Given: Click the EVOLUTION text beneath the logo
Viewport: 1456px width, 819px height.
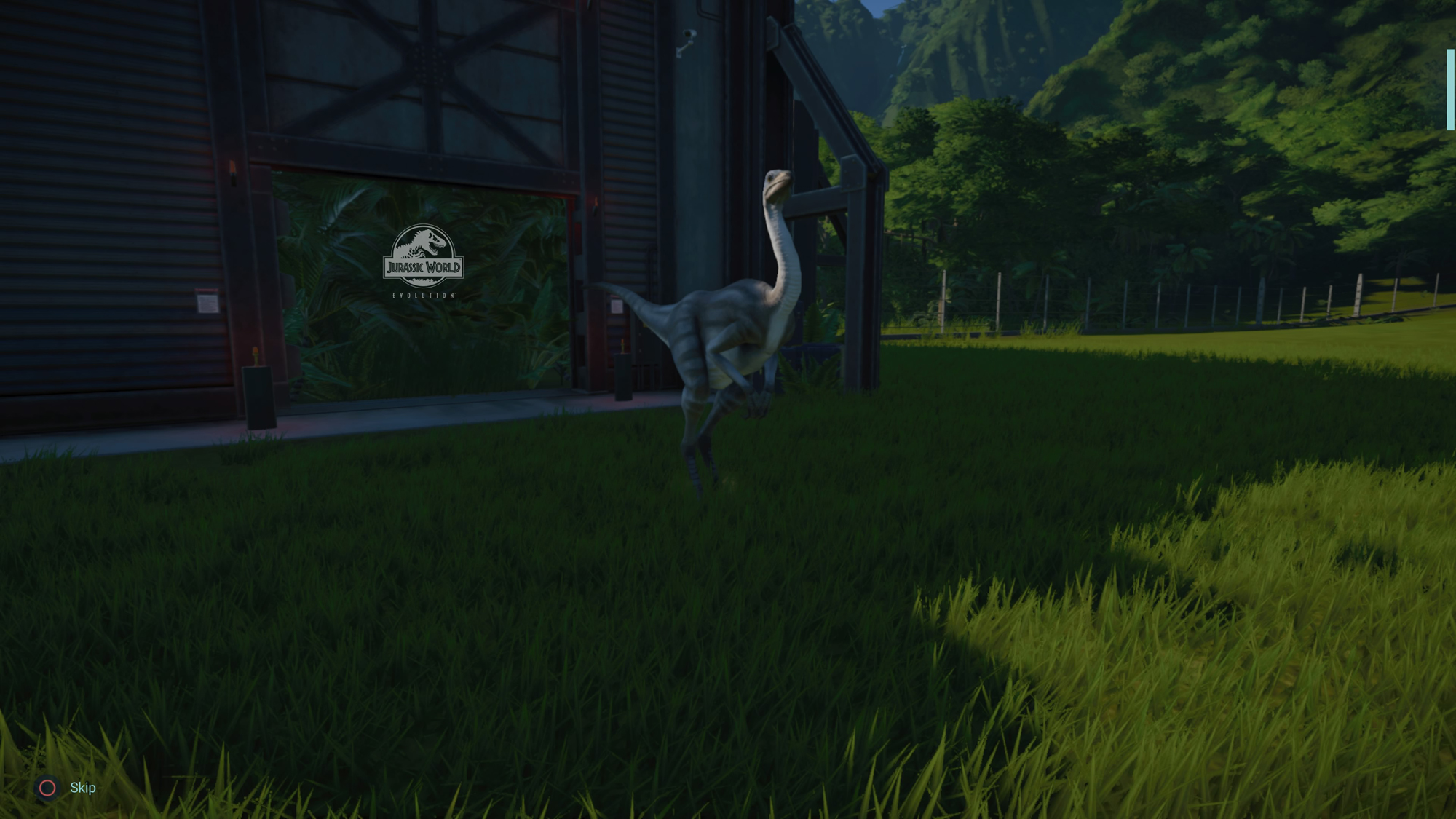Looking at the screenshot, I should 422,296.
